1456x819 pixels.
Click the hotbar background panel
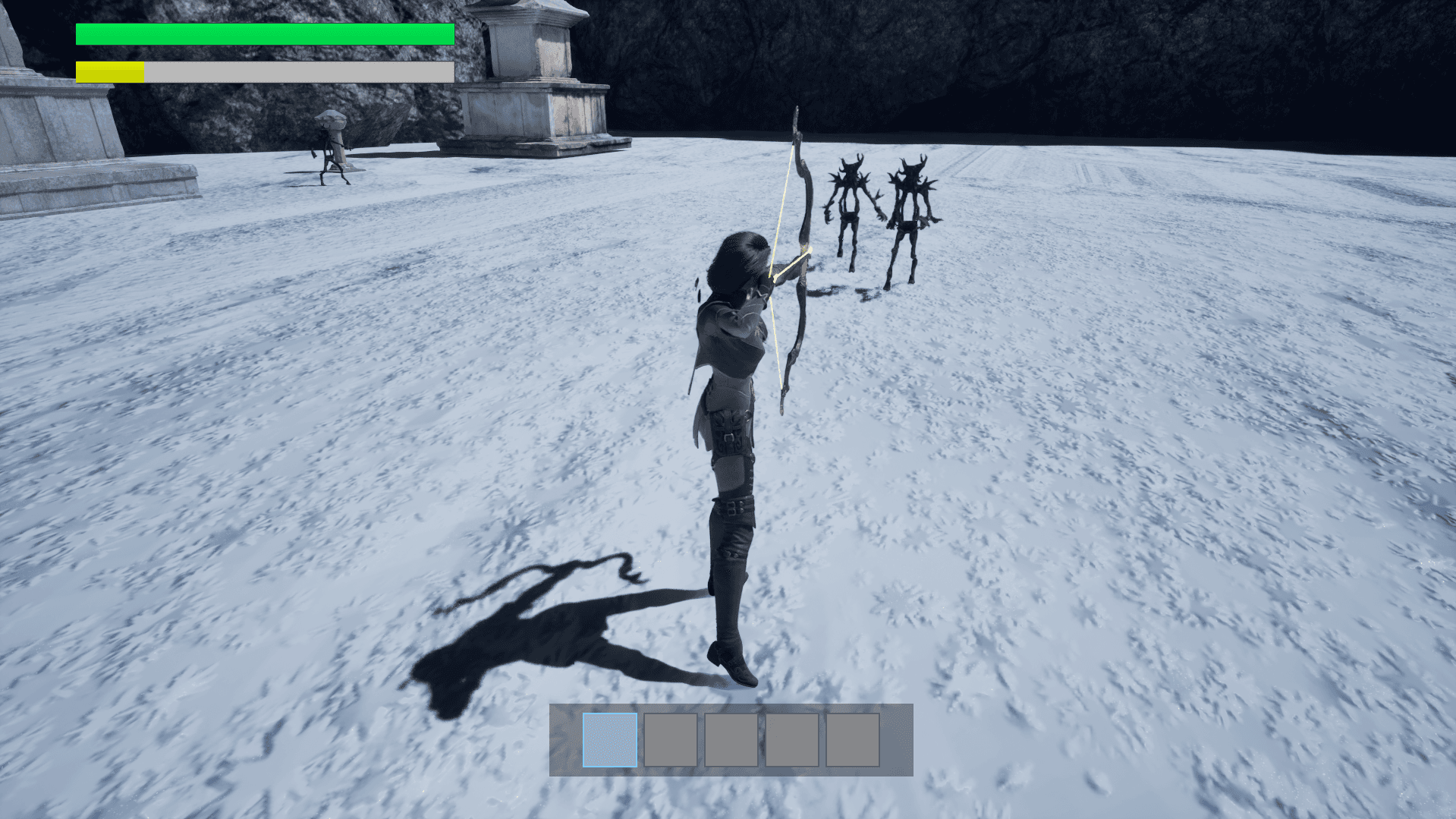coord(895,739)
